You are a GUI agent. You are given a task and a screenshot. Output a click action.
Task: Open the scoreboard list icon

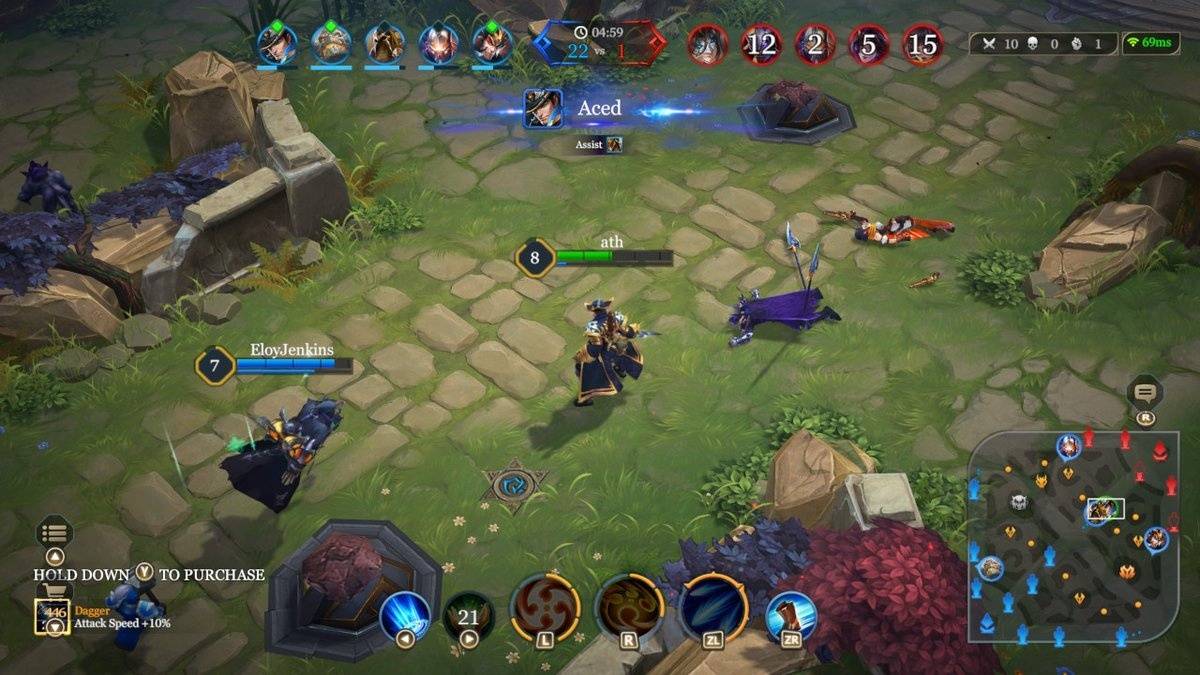(54, 533)
